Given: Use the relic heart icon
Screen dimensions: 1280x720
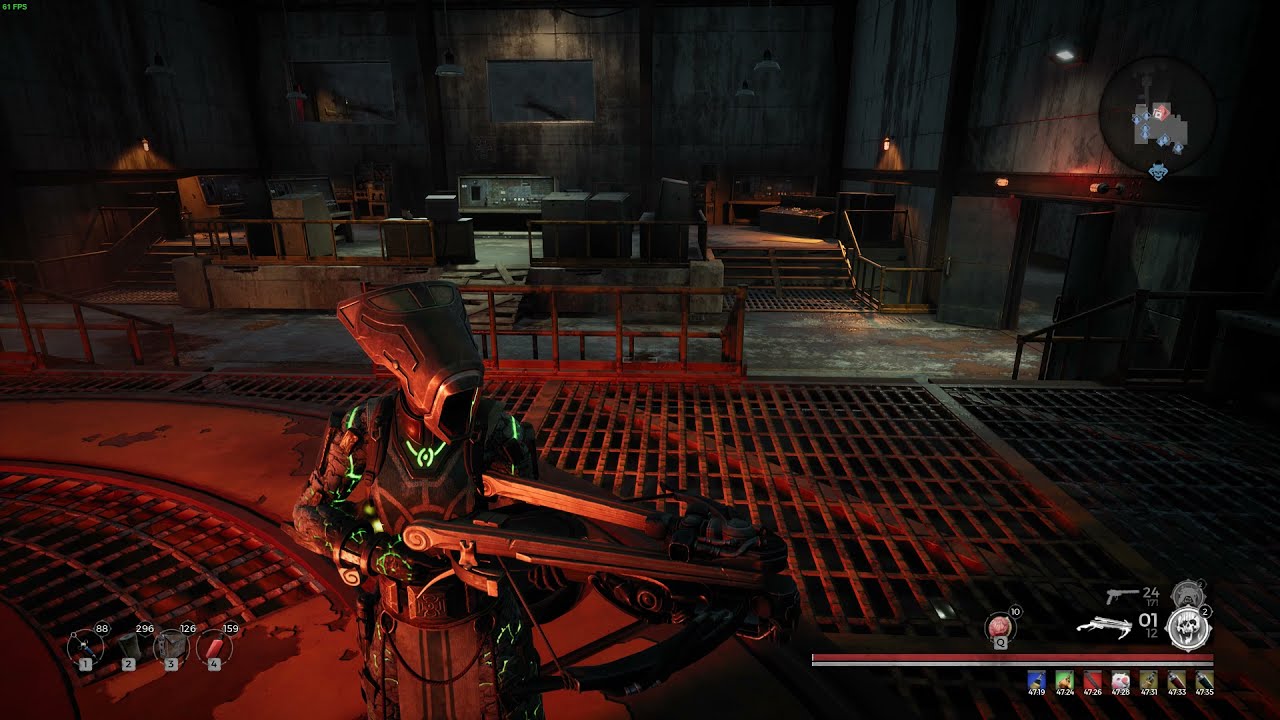Looking at the screenshot, I should [x=1000, y=627].
